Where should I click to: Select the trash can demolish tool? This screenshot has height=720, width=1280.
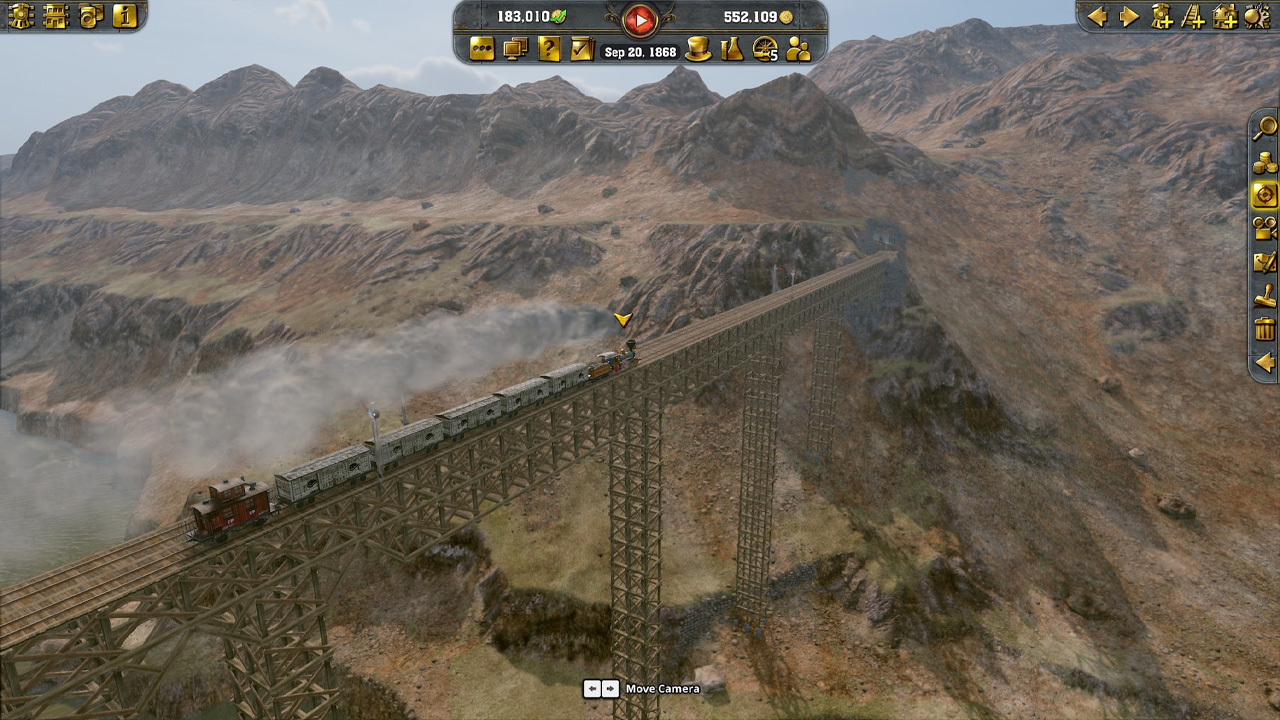[x=1265, y=329]
